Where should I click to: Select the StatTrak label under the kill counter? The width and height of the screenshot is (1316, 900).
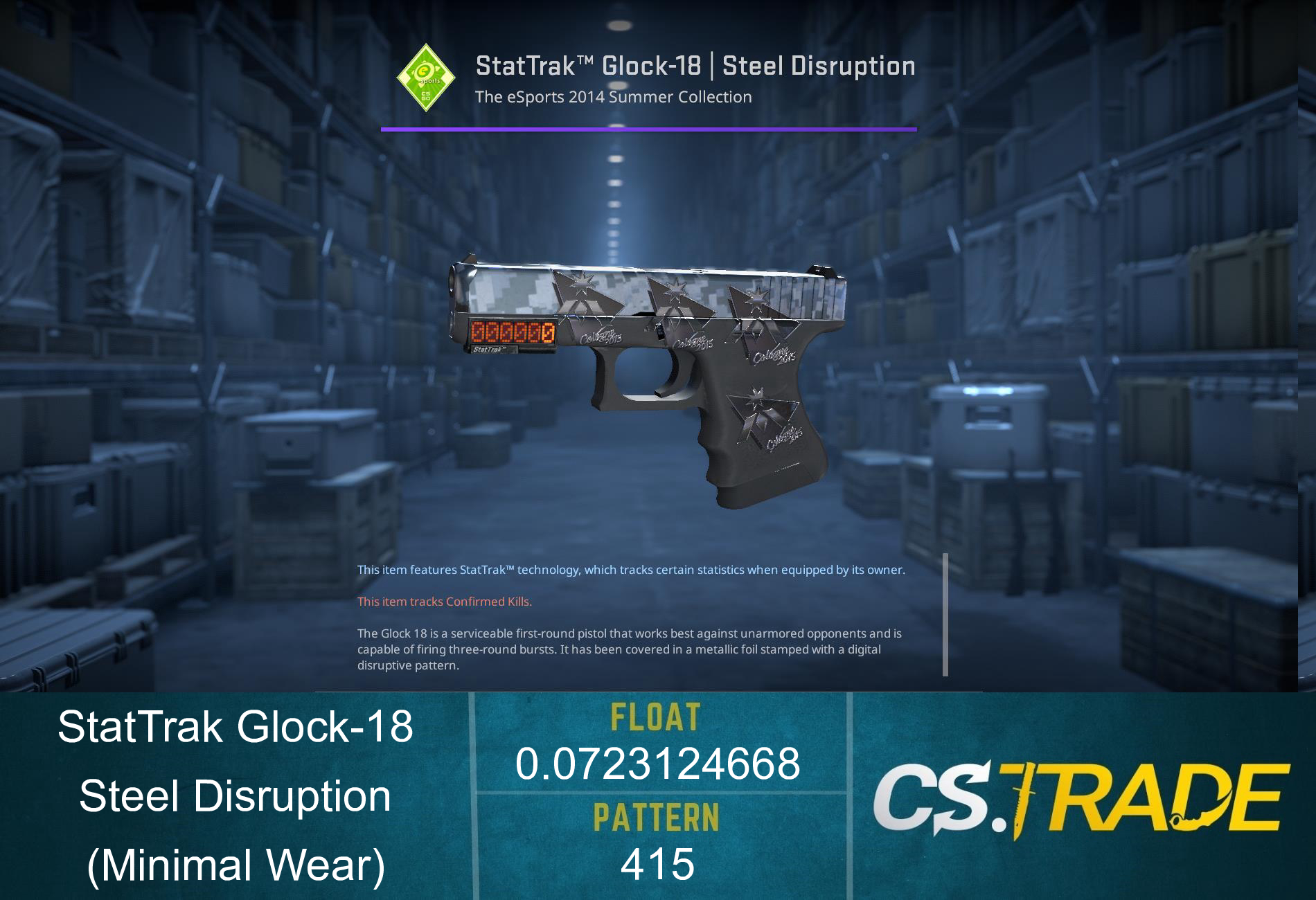point(490,349)
